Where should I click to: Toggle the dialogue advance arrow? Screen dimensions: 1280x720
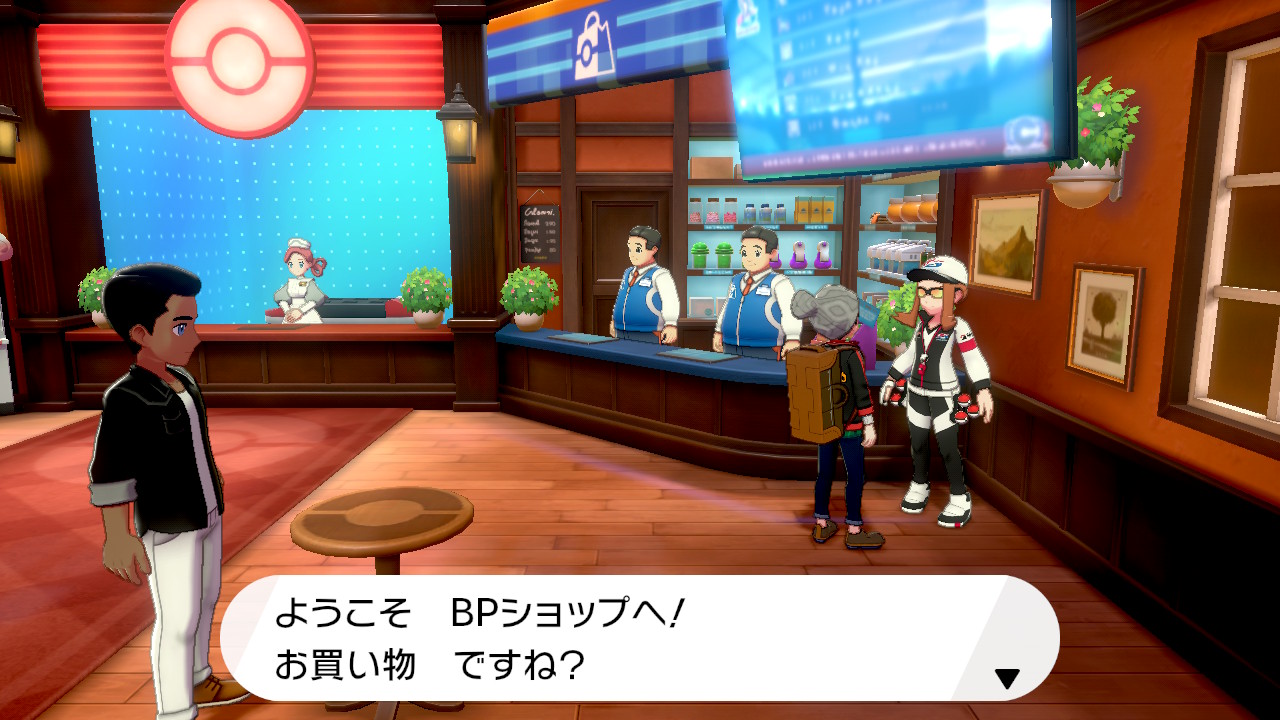point(1007,677)
